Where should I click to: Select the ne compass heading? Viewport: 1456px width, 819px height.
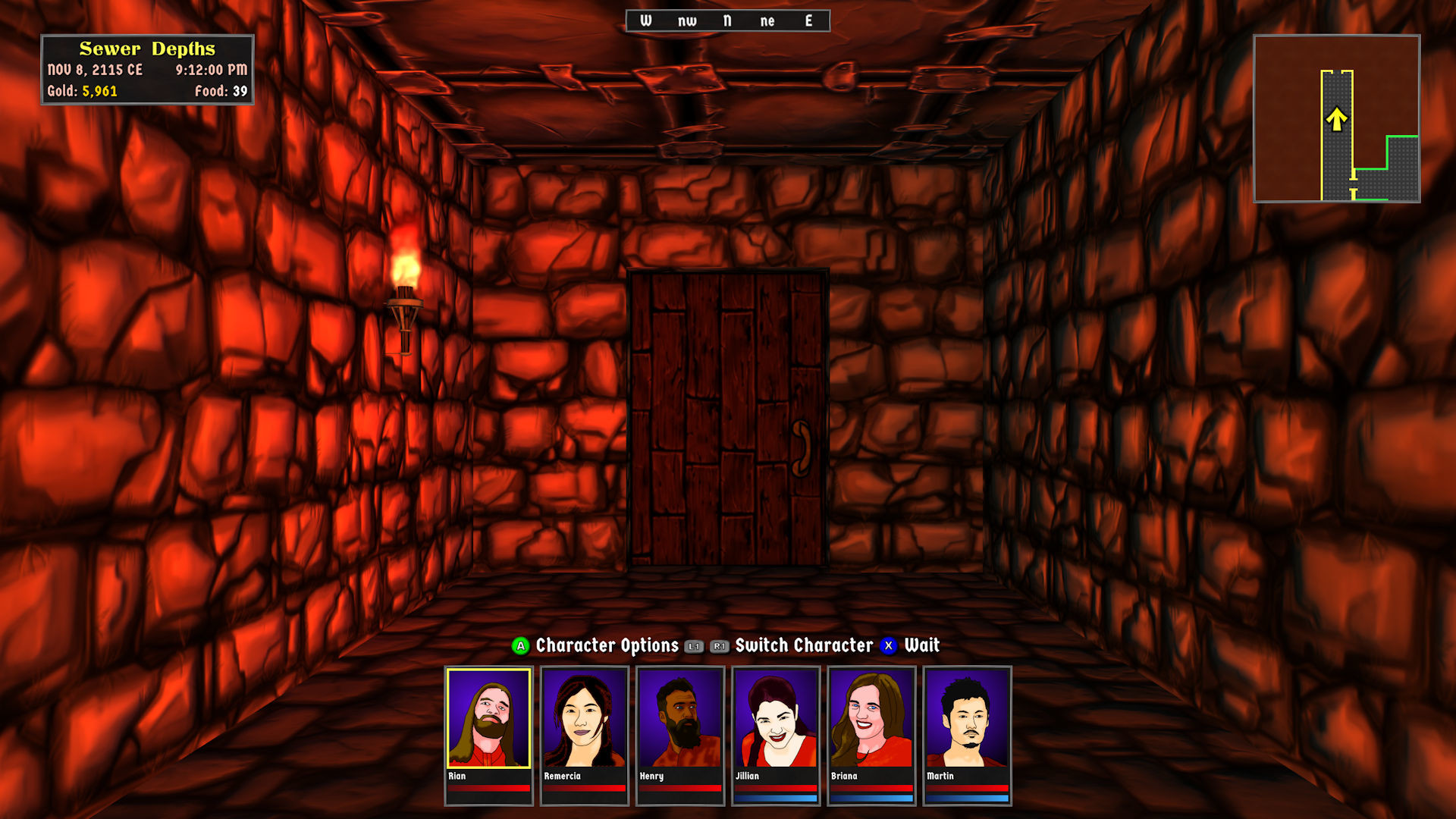pos(768,20)
